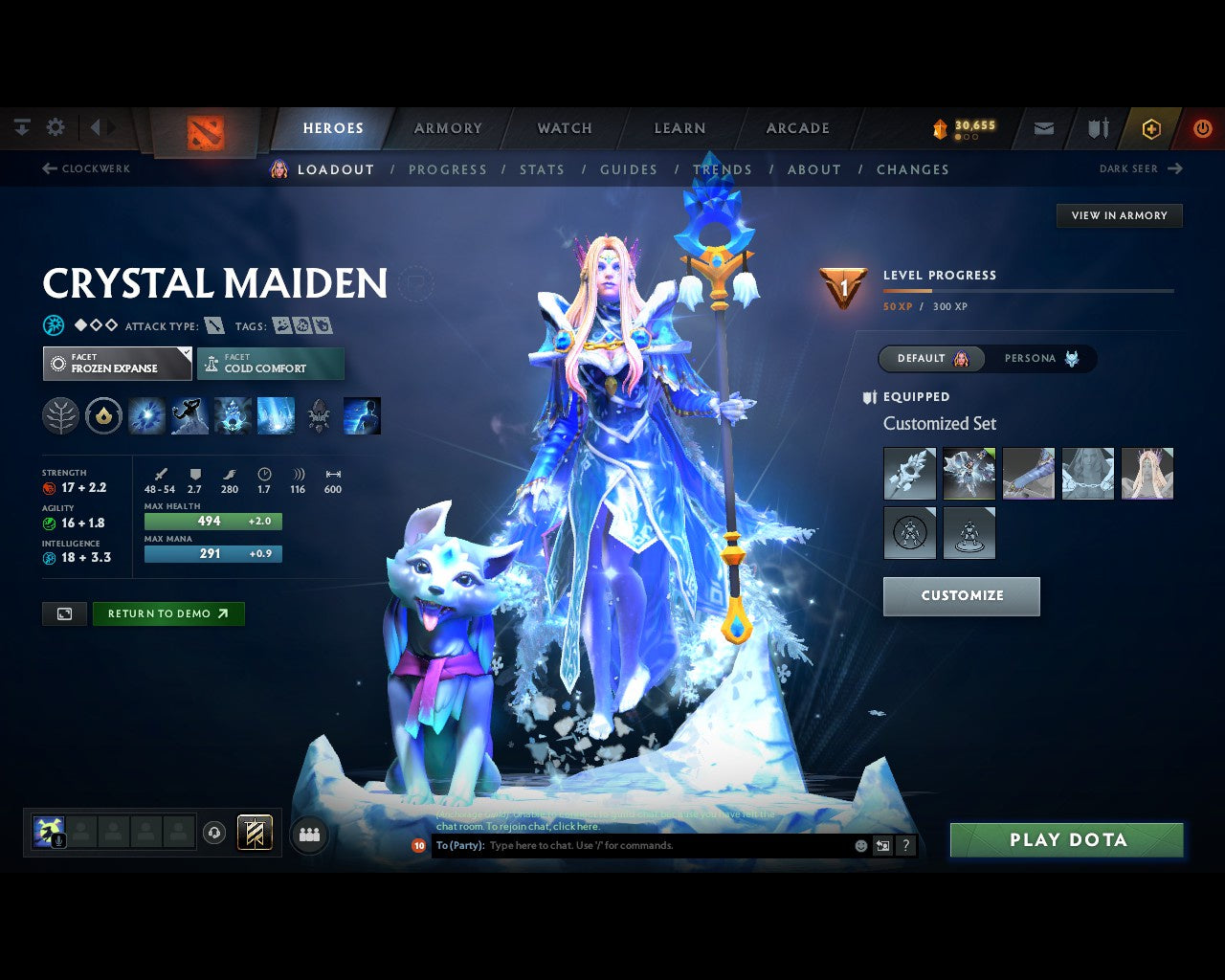Open Dota Plus using the gold hexagon icon
Screen dimensions: 1225x980
click(x=1151, y=127)
